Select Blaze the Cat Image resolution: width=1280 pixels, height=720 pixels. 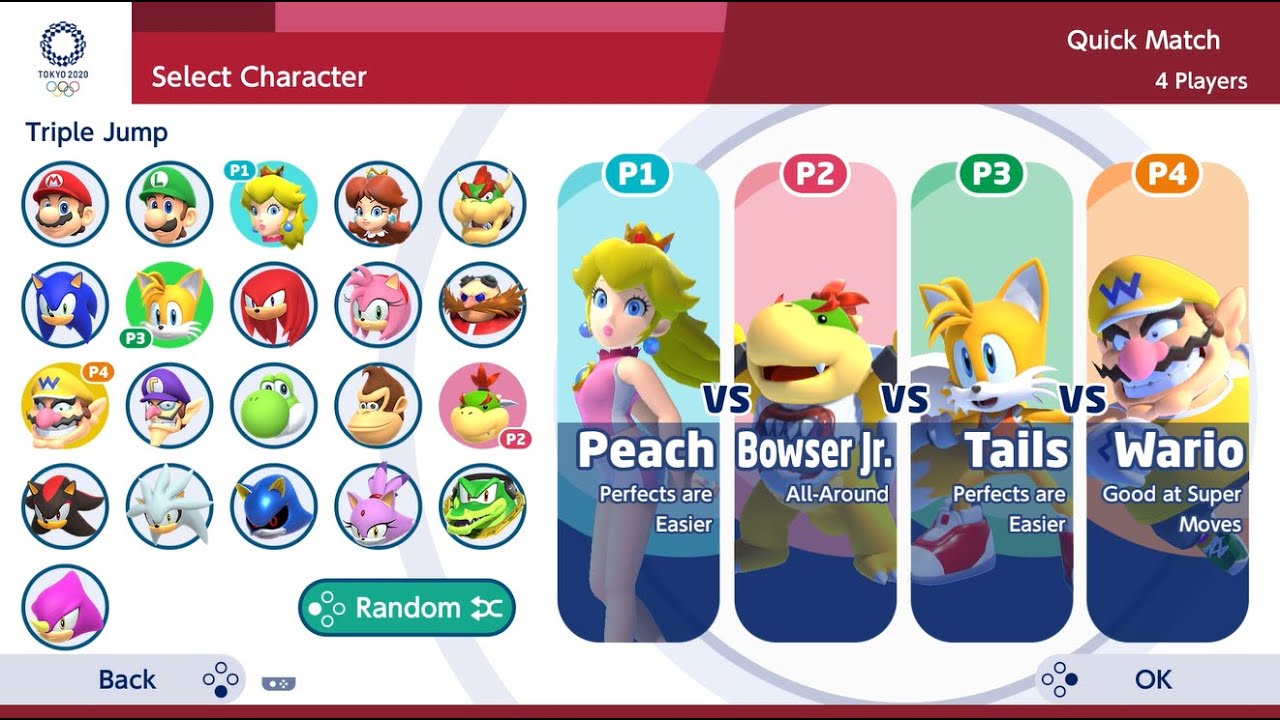click(378, 507)
